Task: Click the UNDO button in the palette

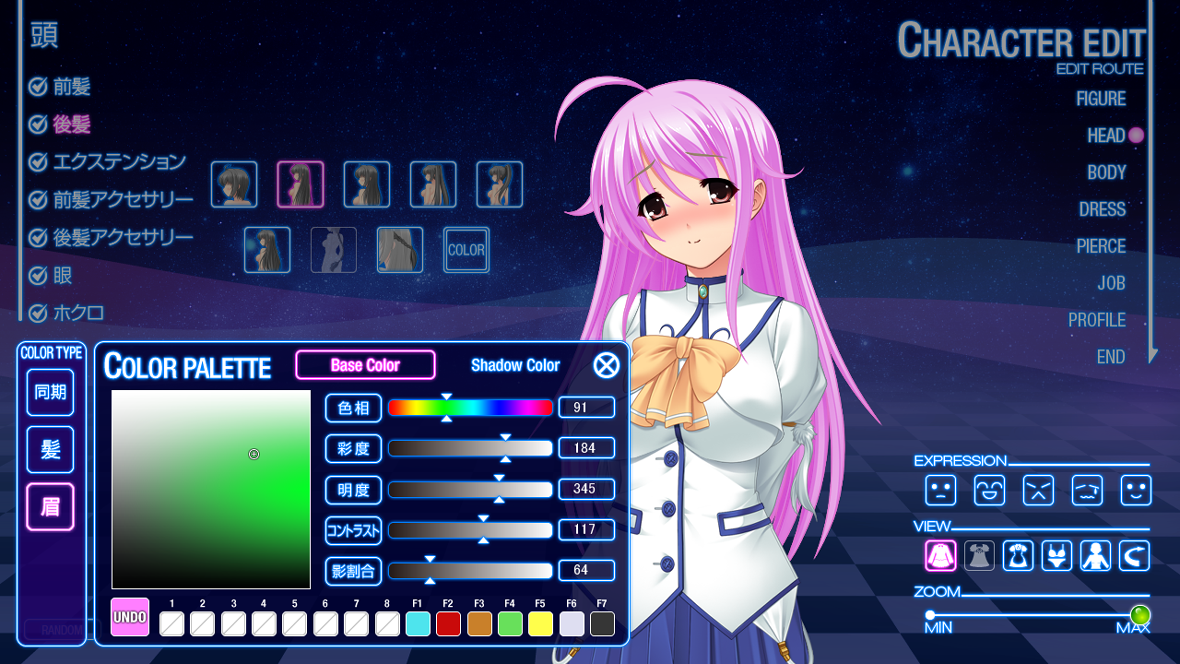Action: click(x=130, y=618)
